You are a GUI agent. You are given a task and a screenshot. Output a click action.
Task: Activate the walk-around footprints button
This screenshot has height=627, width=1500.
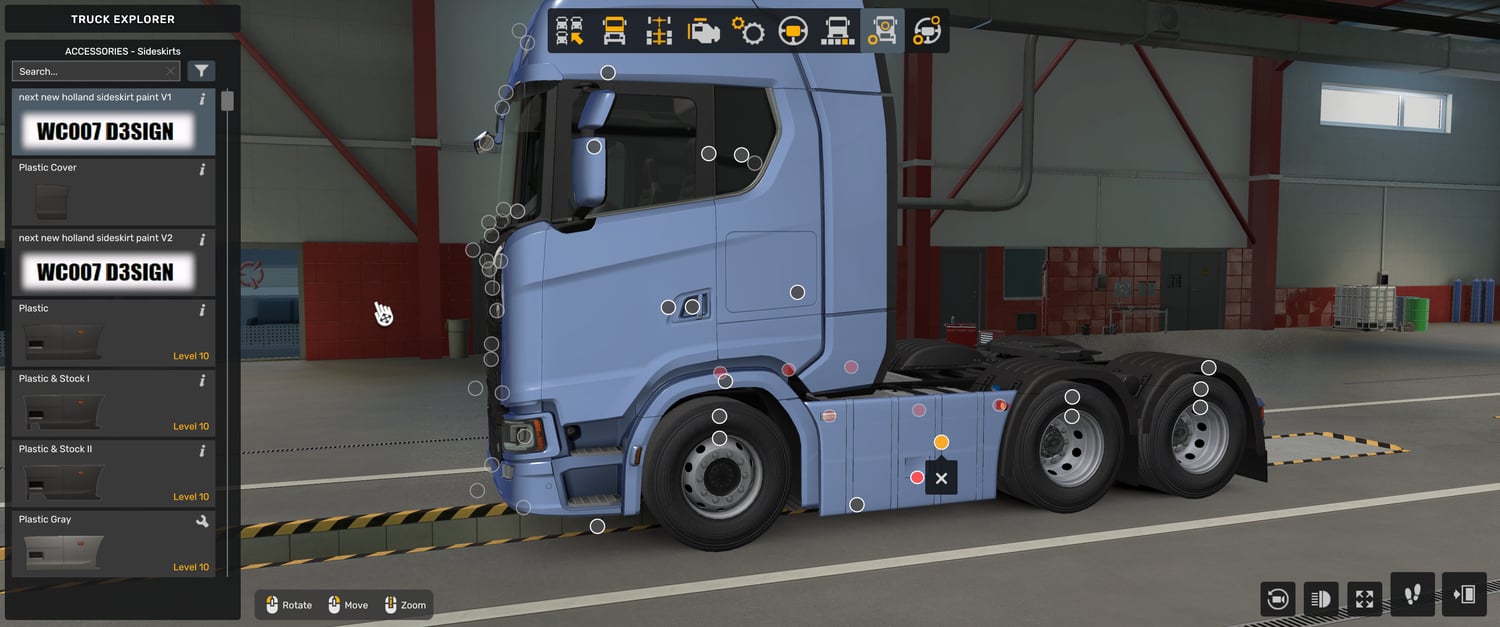point(1412,595)
